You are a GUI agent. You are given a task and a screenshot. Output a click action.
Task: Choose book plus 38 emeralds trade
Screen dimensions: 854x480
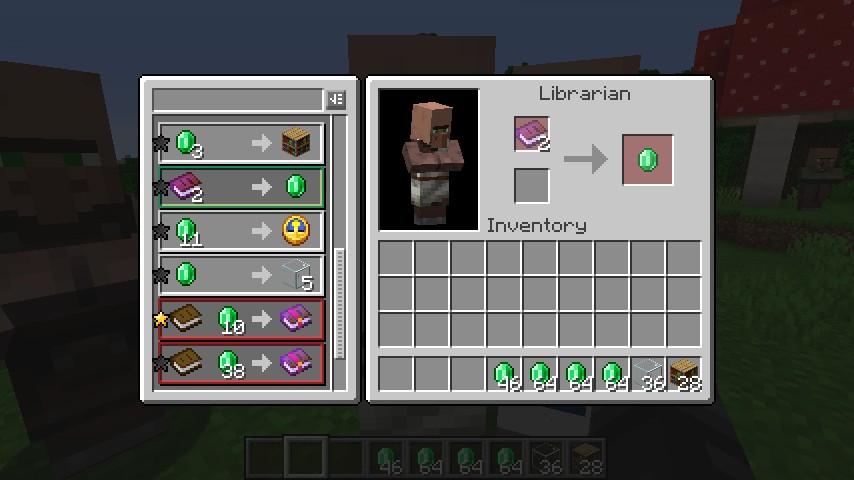241,363
